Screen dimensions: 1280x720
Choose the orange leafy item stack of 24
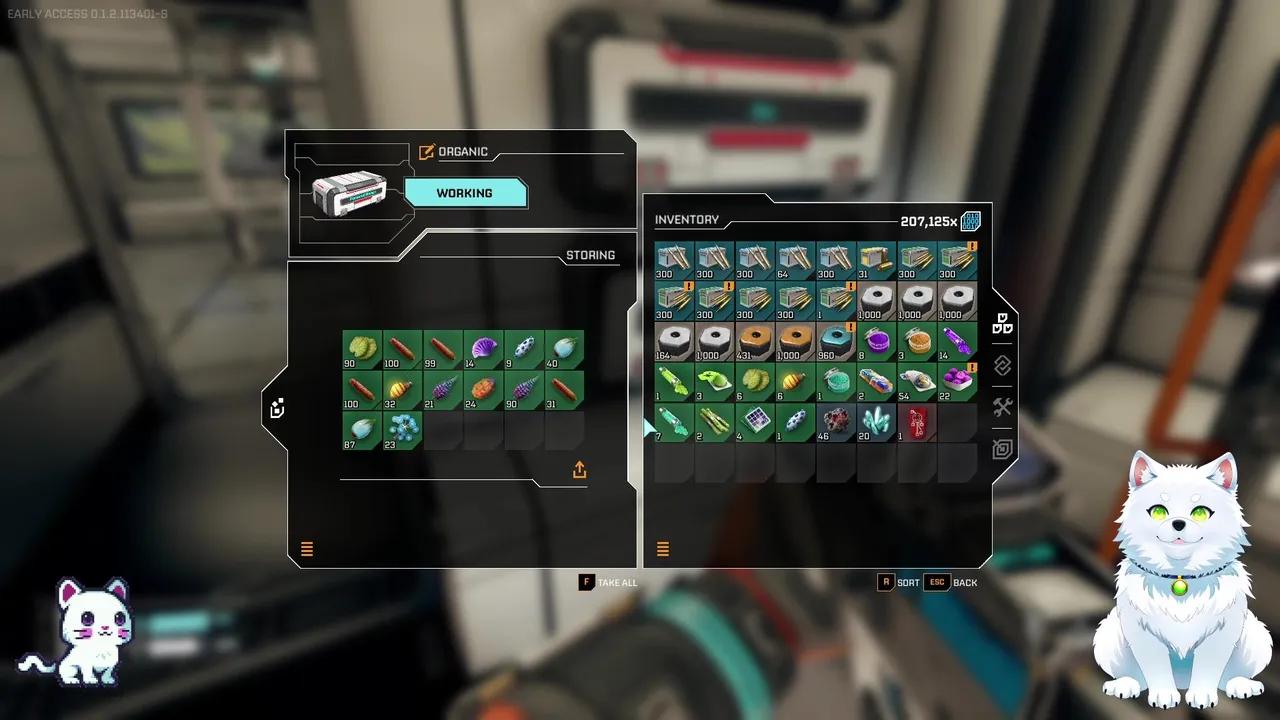click(483, 390)
